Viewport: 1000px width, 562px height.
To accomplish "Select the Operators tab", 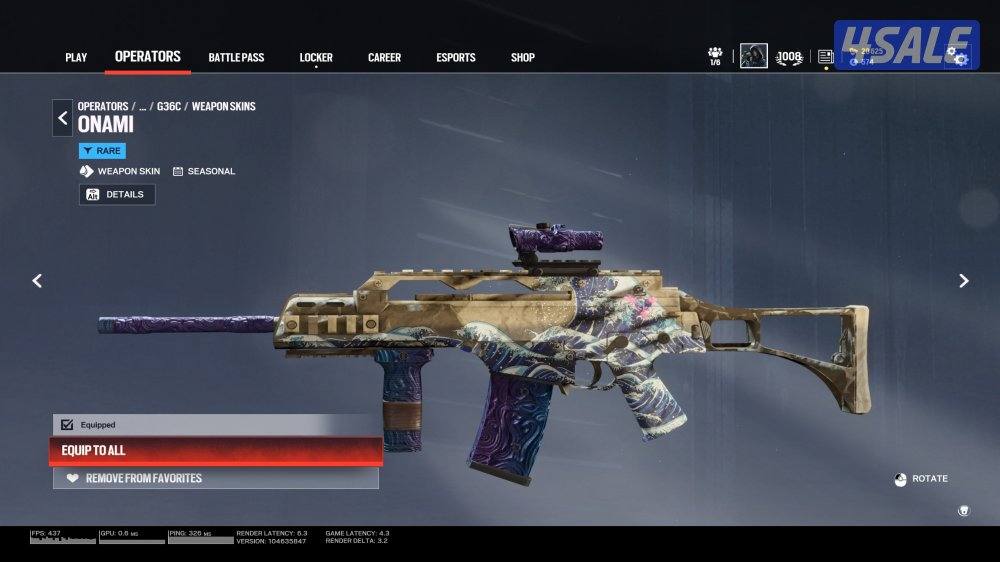I will pos(148,56).
